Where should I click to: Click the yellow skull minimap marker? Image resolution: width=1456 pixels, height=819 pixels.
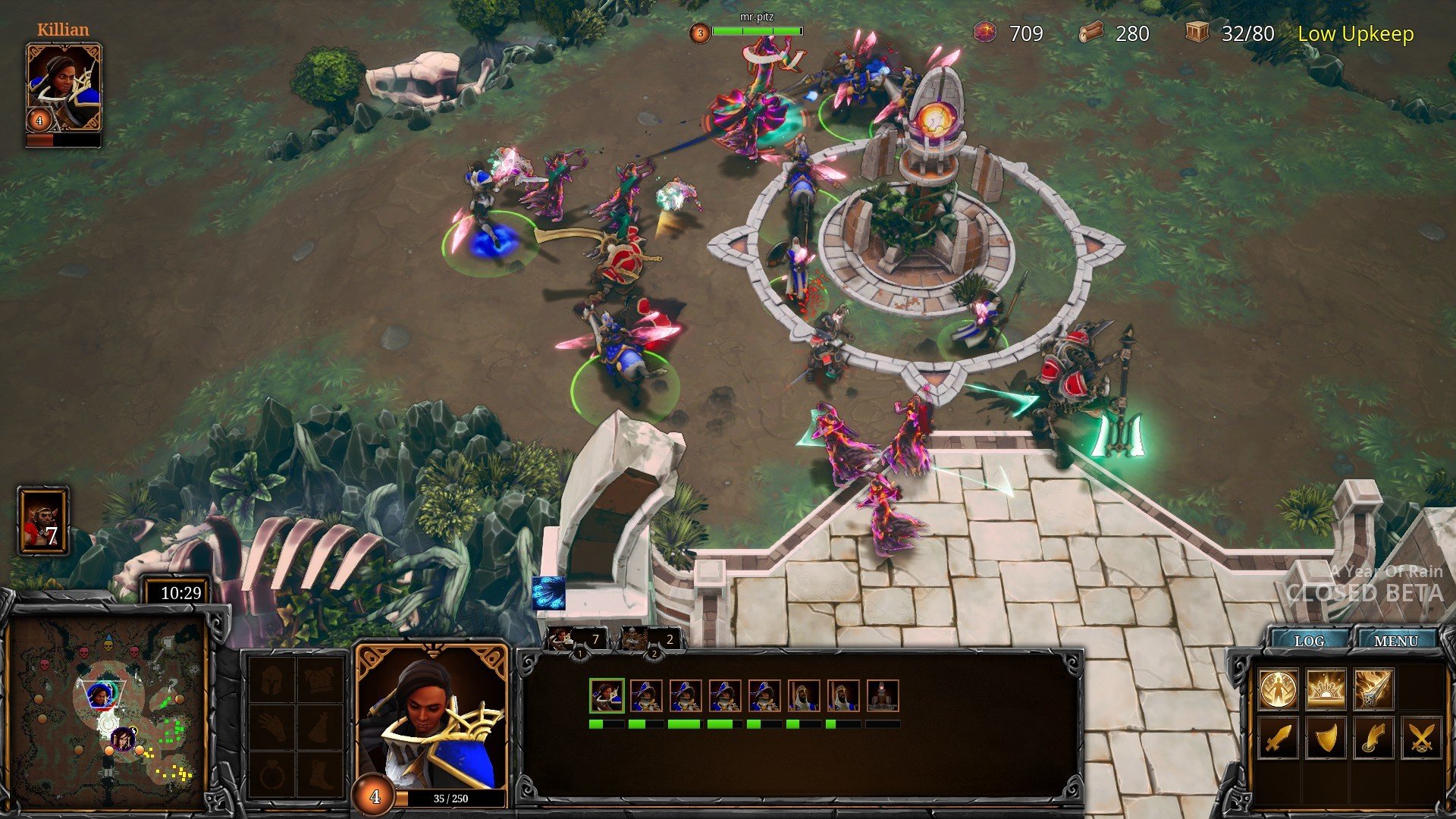pyautogui.click(x=108, y=645)
